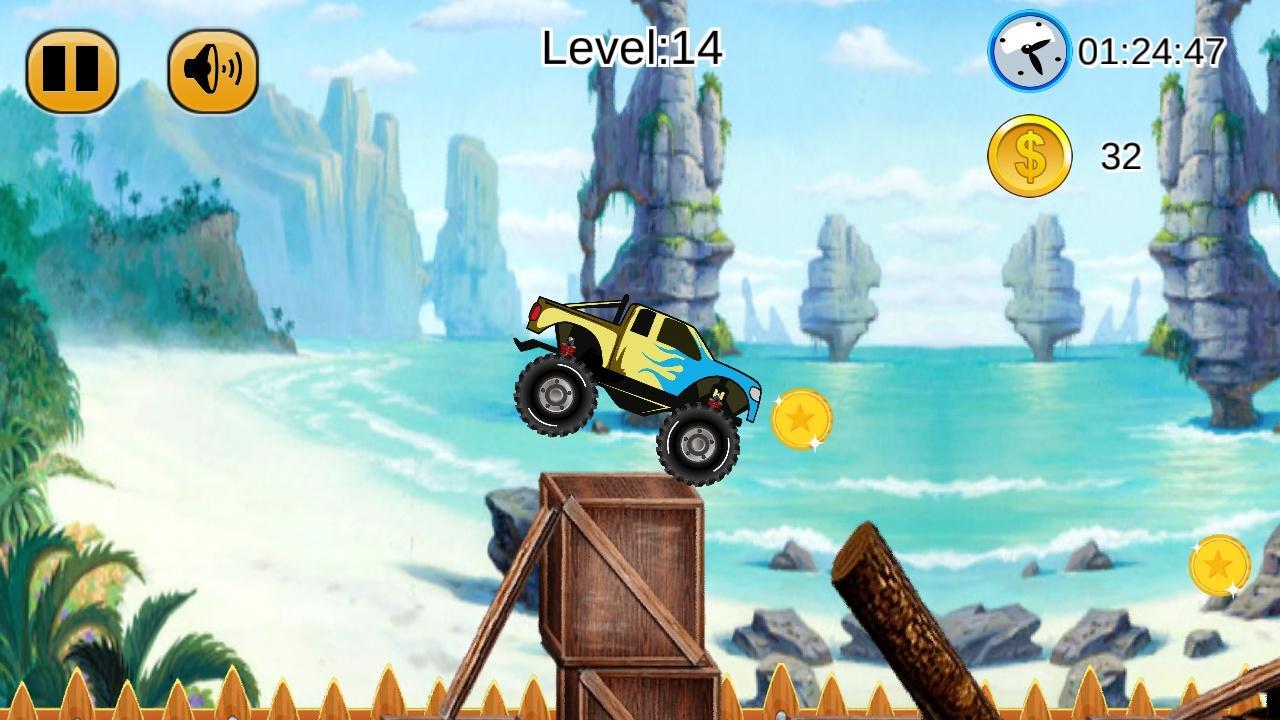Tap the pause icon's orange bars
The width and height of the screenshot is (1280, 720).
point(70,68)
